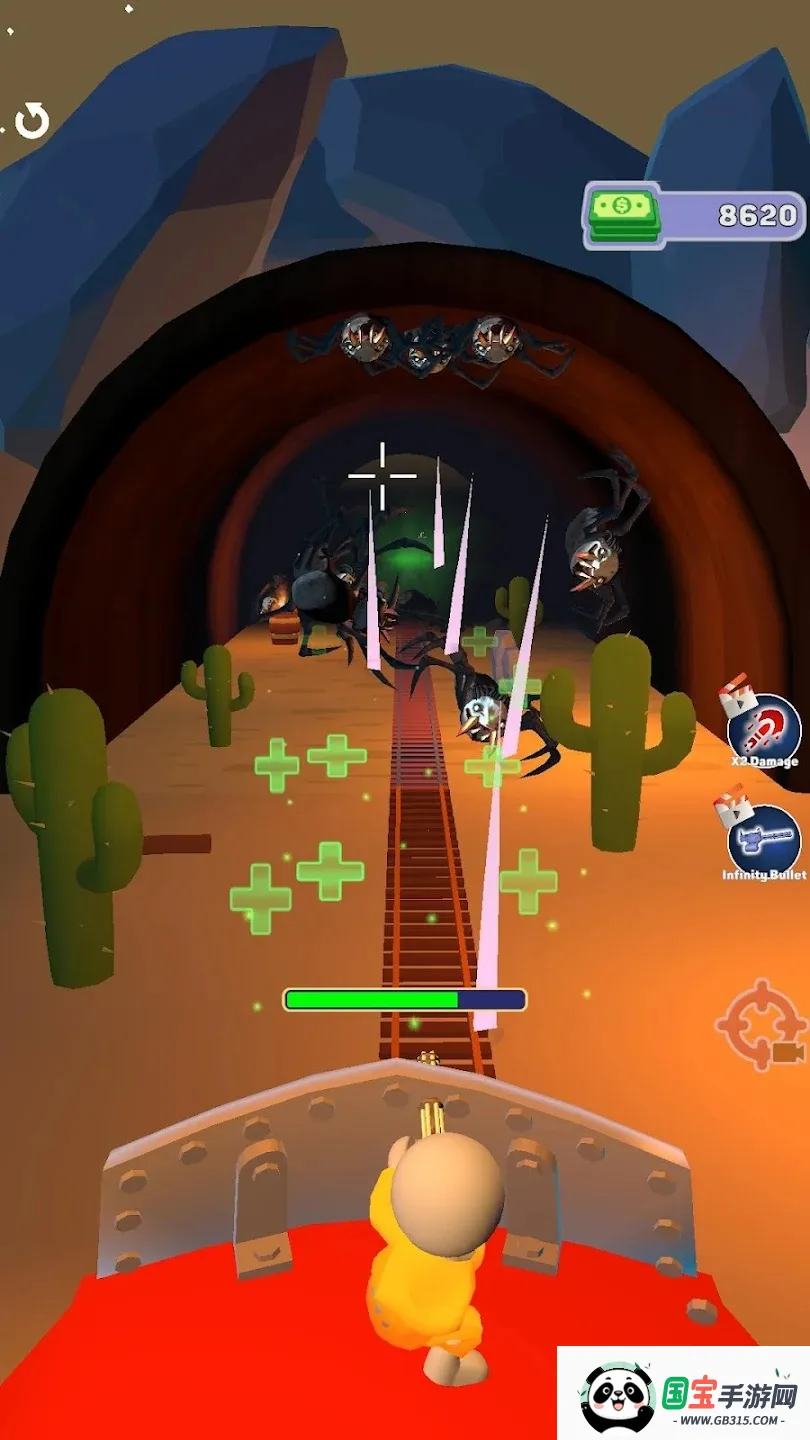Screen dimensions: 810x1440
Task: Tap the restart arrow icon
Action: (x=32, y=121)
